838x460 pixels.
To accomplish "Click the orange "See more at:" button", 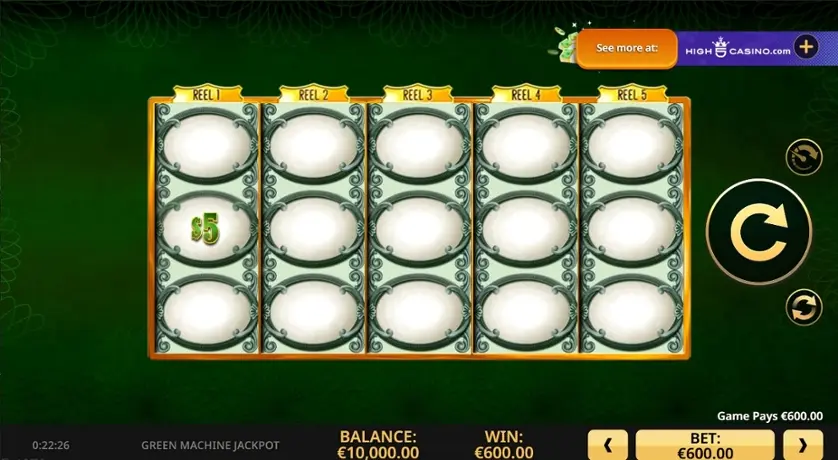I will click(x=627, y=48).
